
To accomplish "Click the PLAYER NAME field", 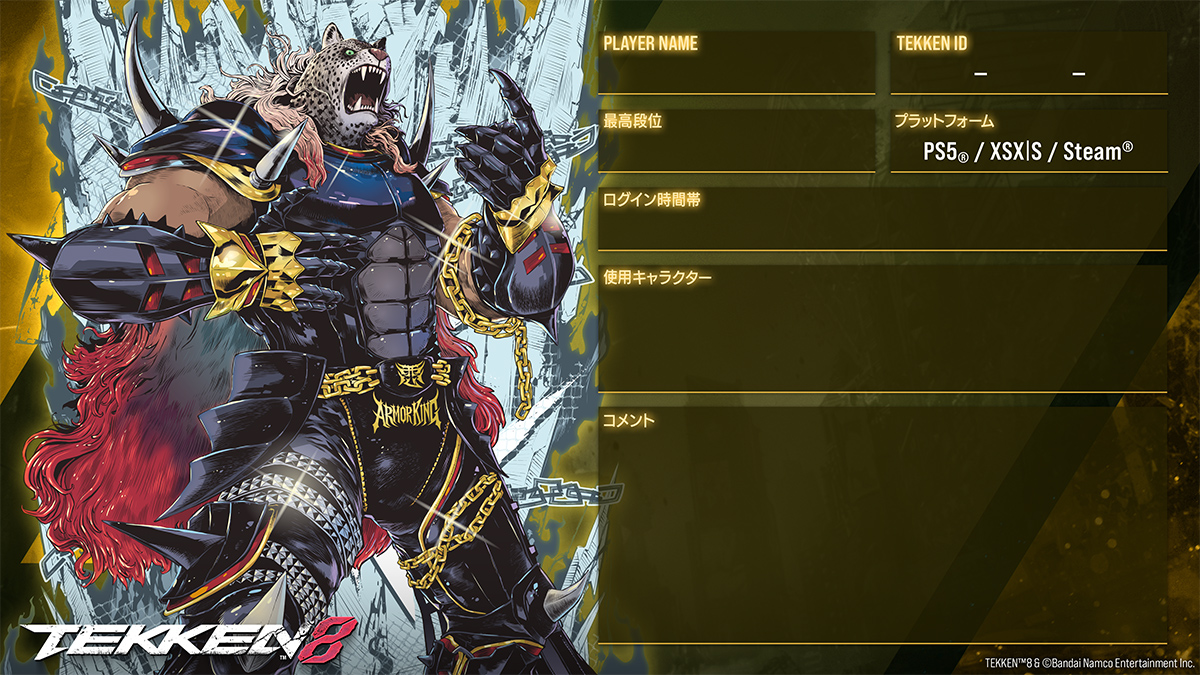I will [736, 72].
